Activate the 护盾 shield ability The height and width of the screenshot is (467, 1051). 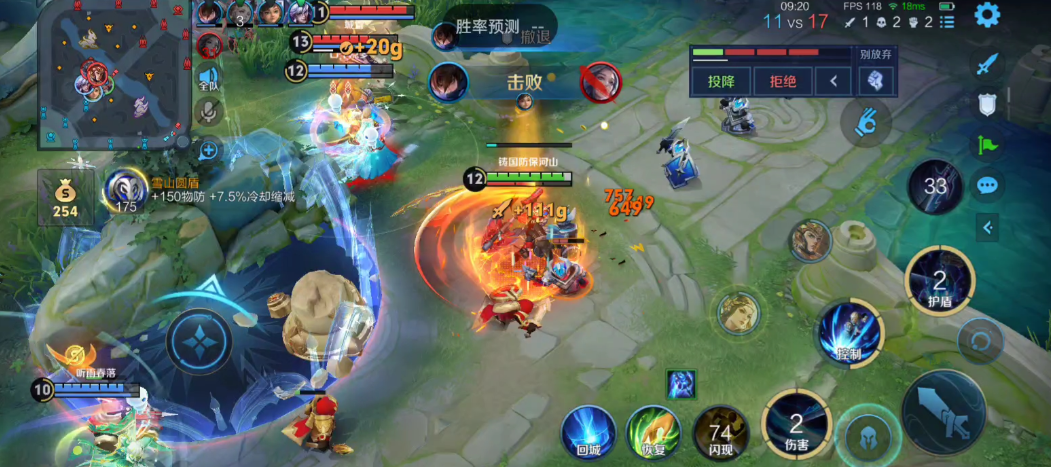pos(939,279)
